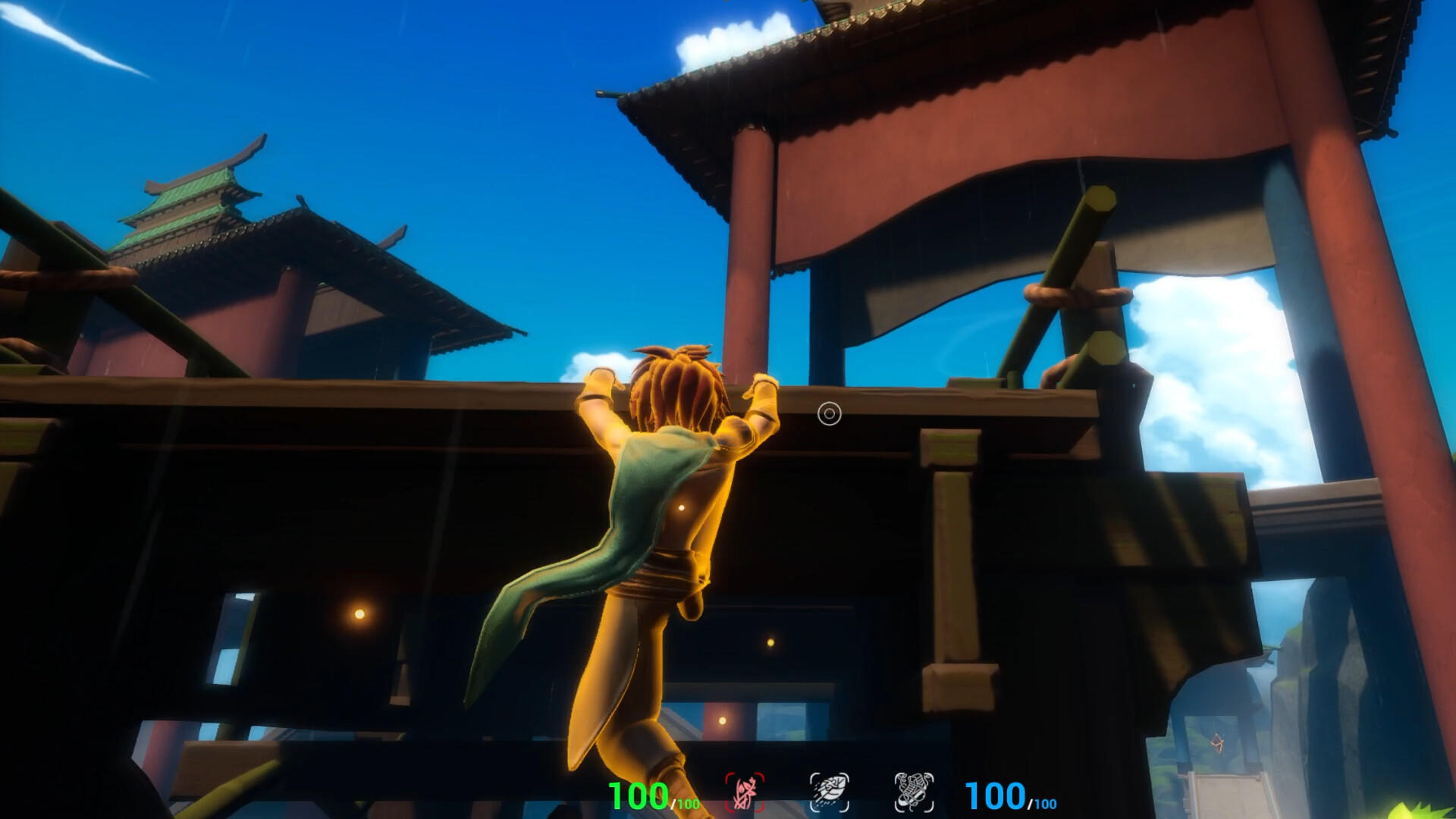Click the small glowing orb right of the character
This screenshot has height=819, width=1456.
point(770,643)
